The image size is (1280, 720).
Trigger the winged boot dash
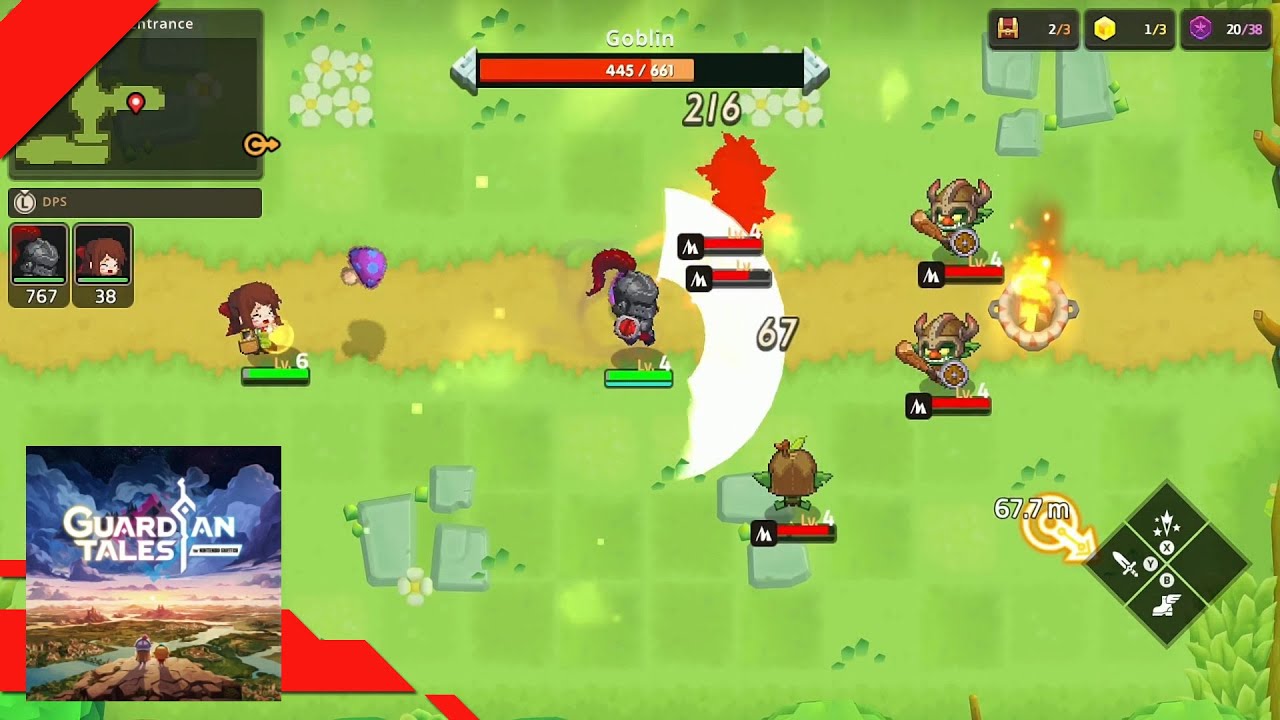coord(1167,604)
